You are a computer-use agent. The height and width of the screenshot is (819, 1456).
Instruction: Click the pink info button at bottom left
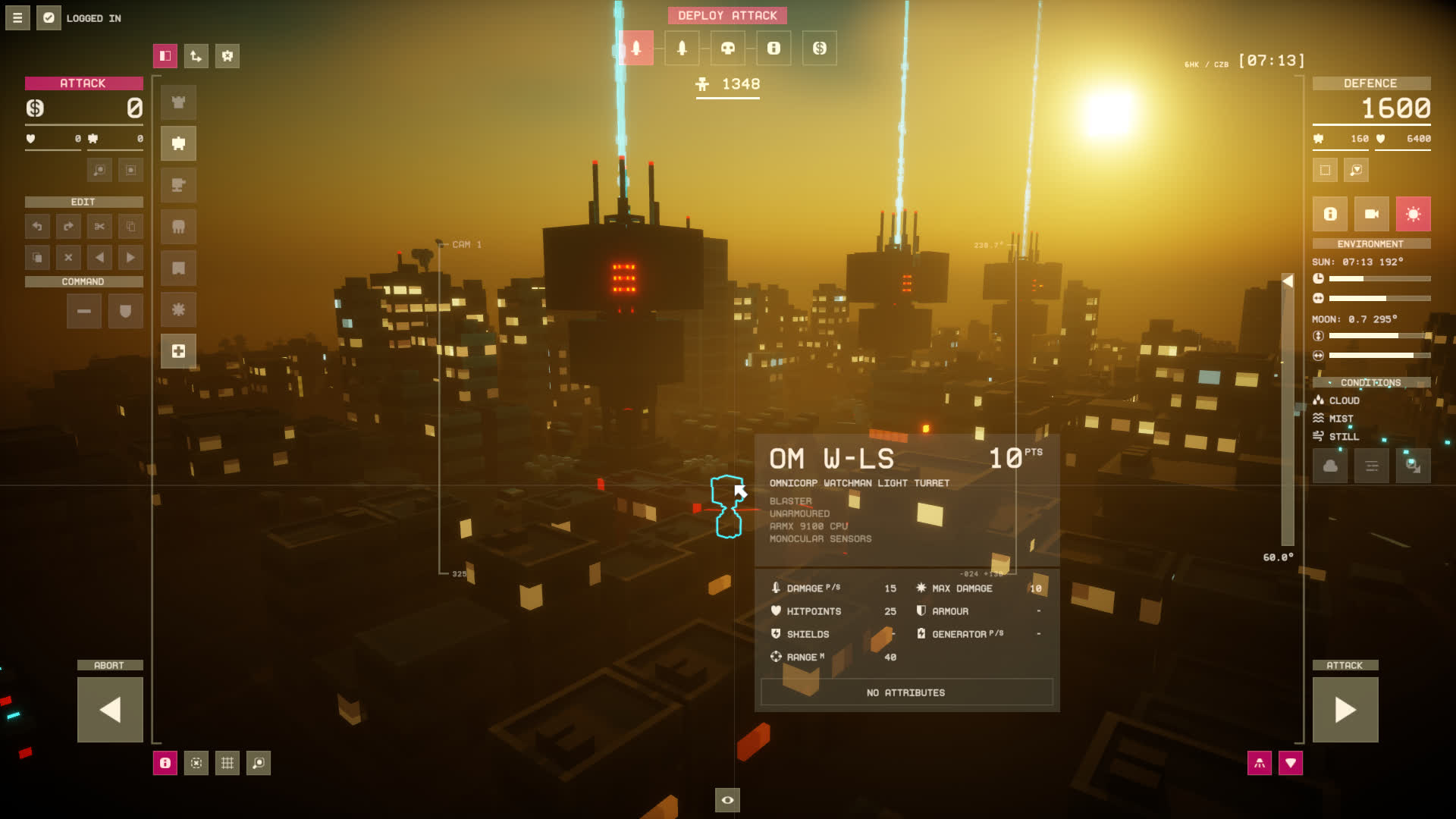pyautogui.click(x=165, y=763)
